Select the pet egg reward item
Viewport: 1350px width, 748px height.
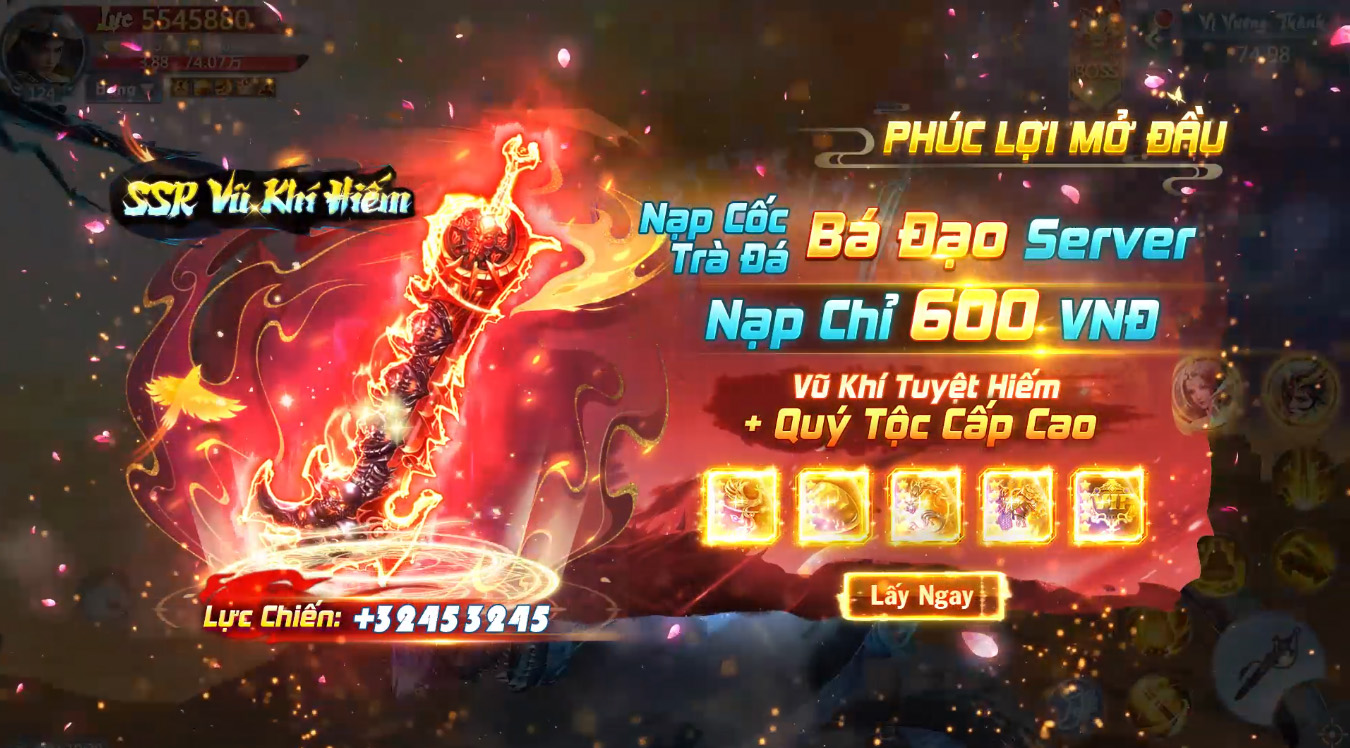830,505
